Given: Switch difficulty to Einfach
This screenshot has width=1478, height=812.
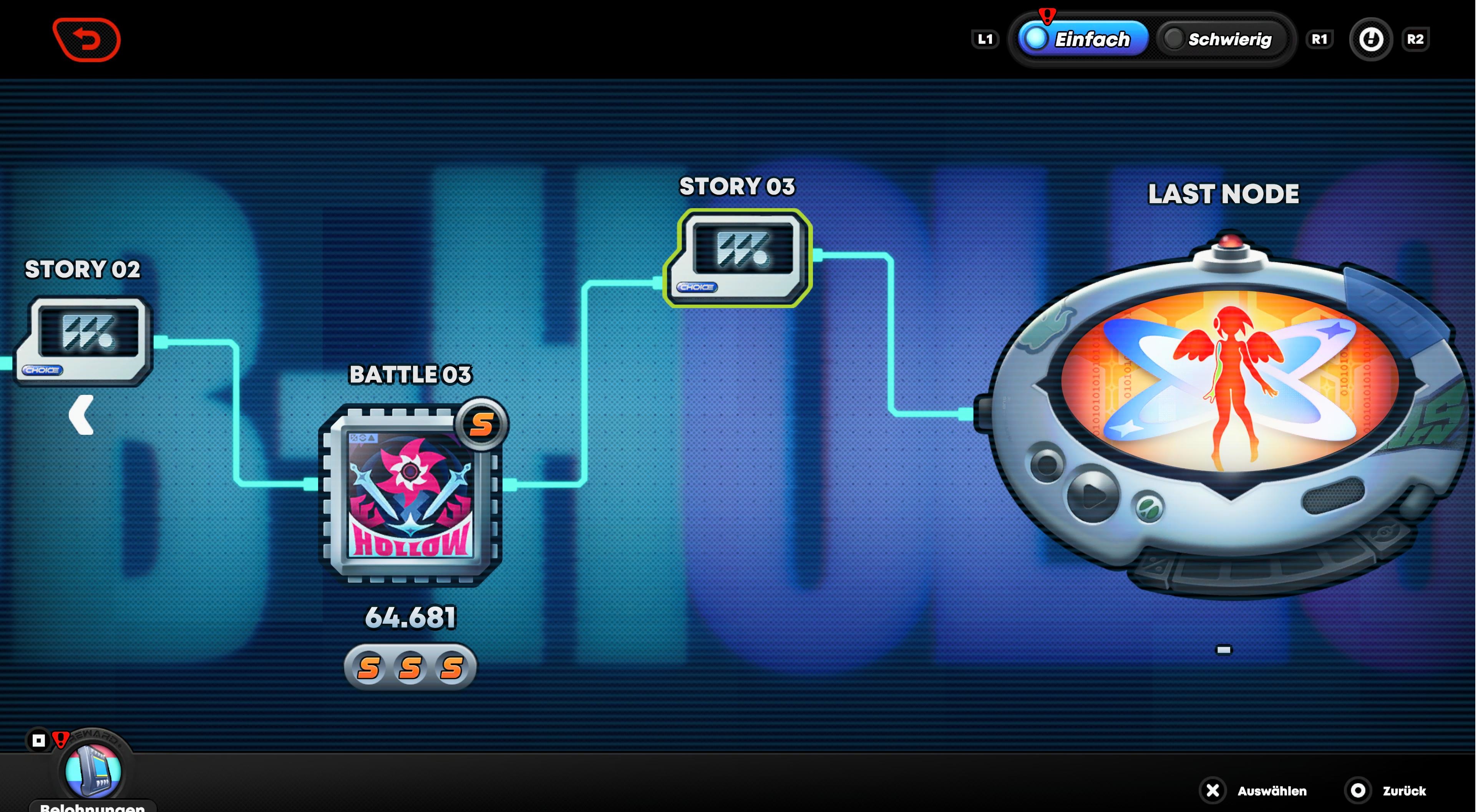Looking at the screenshot, I should (x=1082, y=39).
